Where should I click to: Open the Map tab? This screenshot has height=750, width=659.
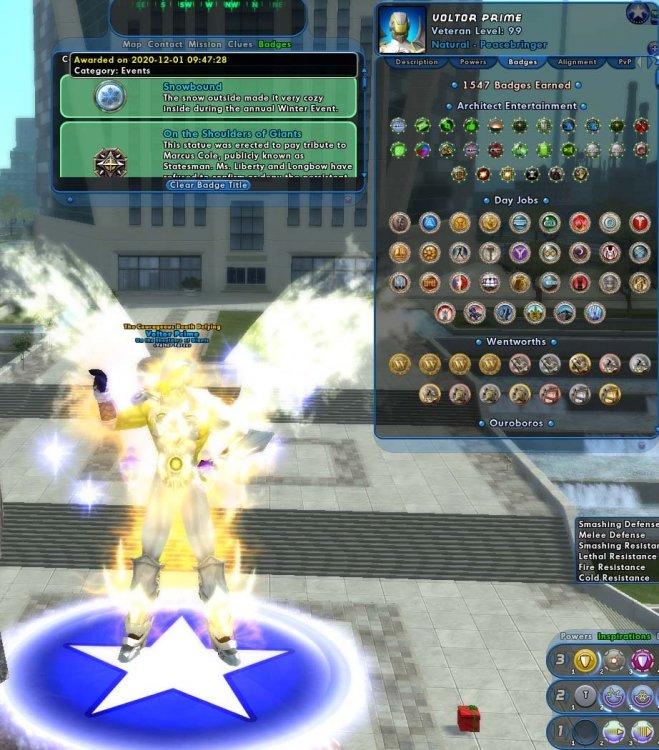point(132,45)
